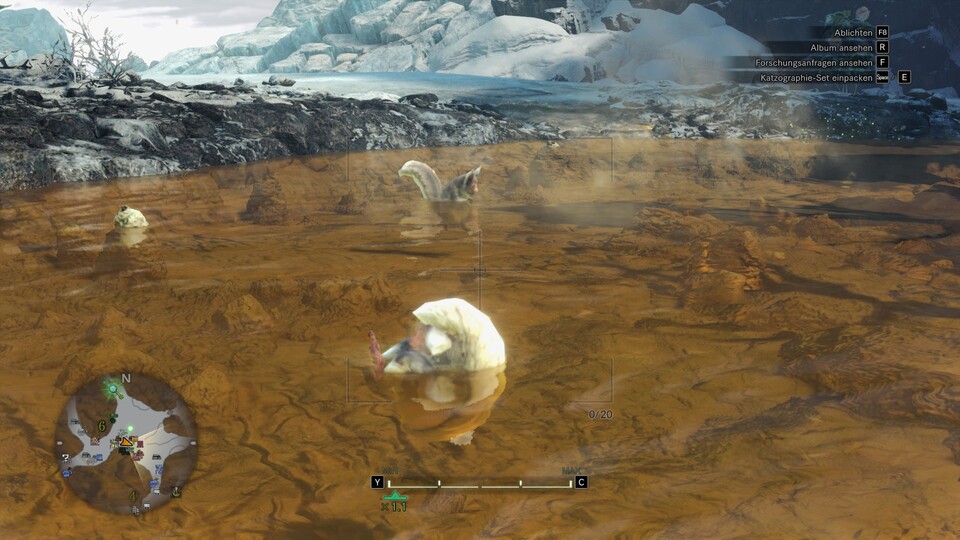Click the question mark marker on the minimap

tap(66, 458)
